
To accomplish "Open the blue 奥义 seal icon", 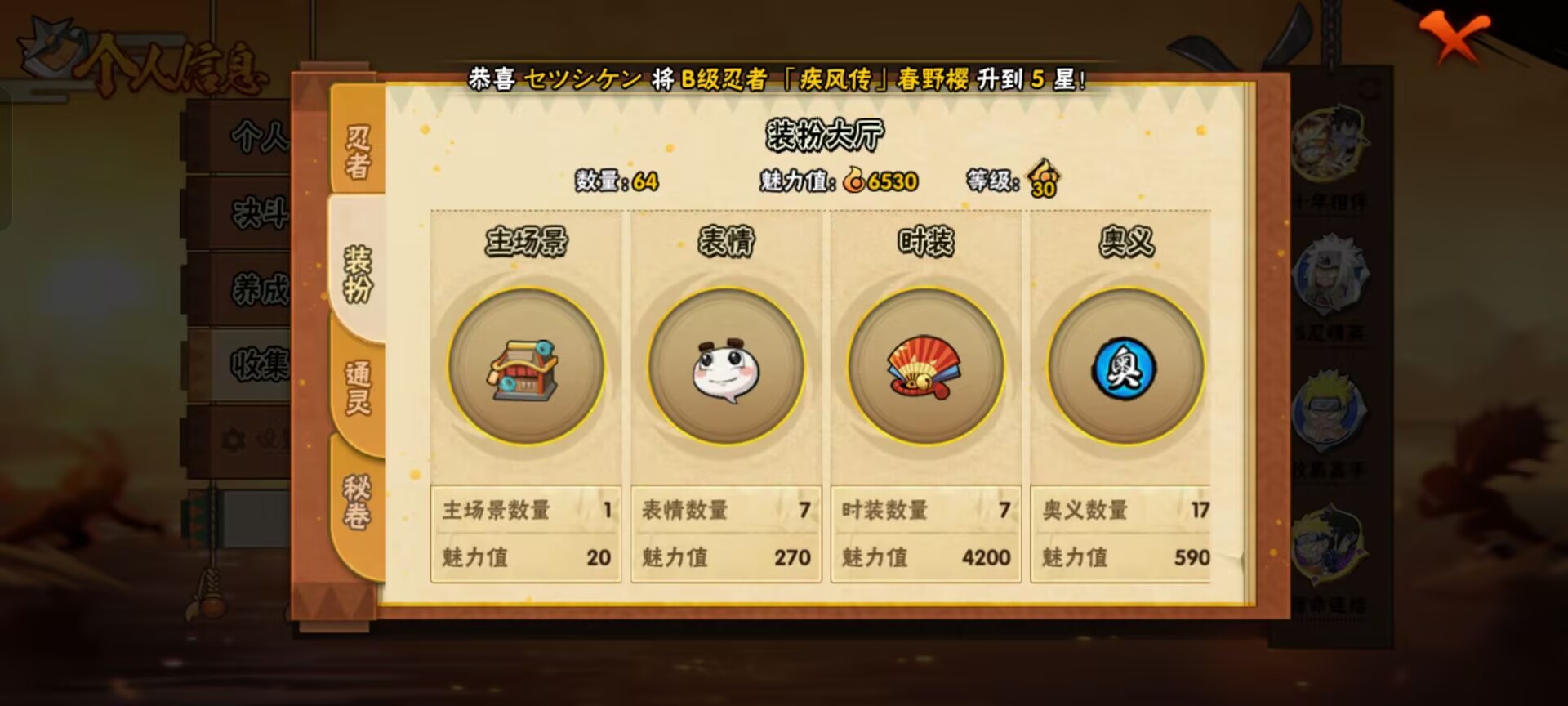I will click(1125, 369).
